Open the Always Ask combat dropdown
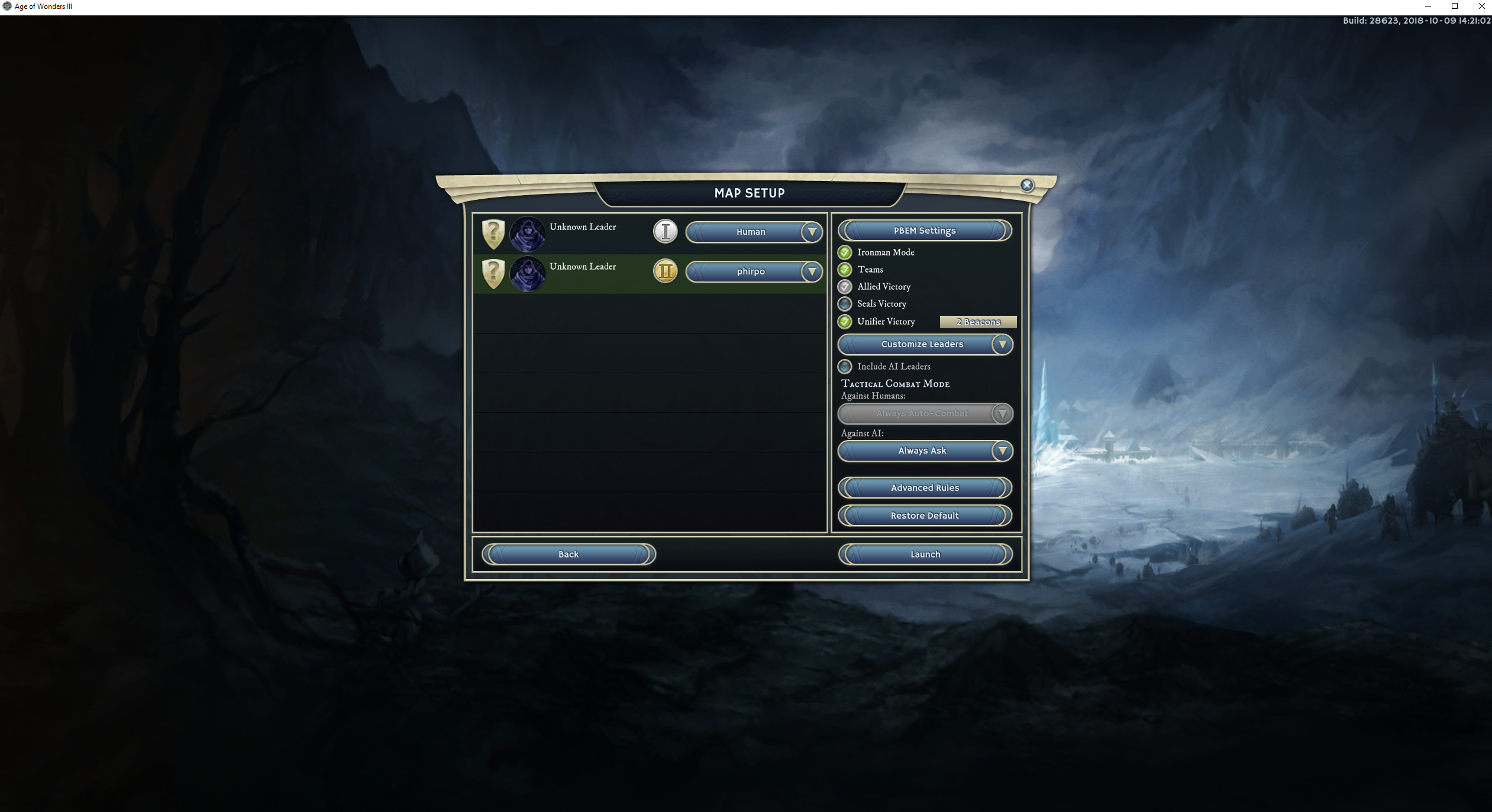The width and height of the screenshot is (1492, 812). (925, 451)
